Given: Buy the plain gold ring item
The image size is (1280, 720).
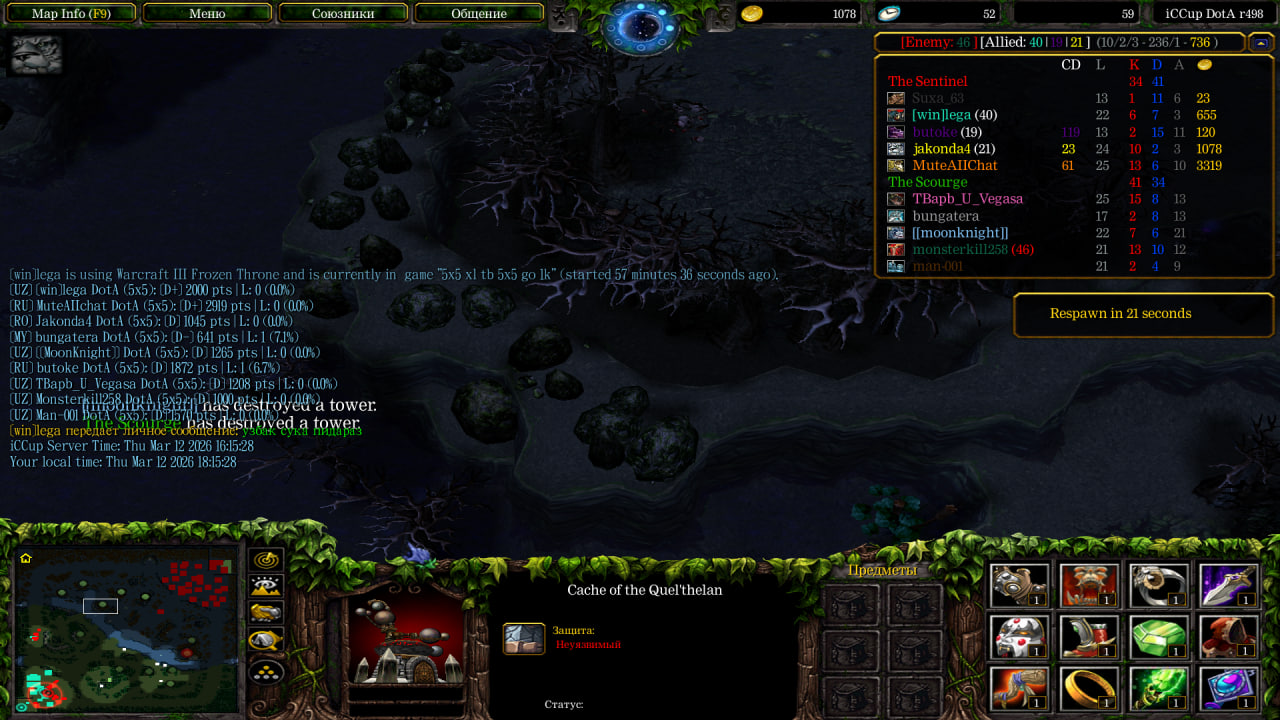Looking at the screenshot, I should click(x=1090, y=688).
